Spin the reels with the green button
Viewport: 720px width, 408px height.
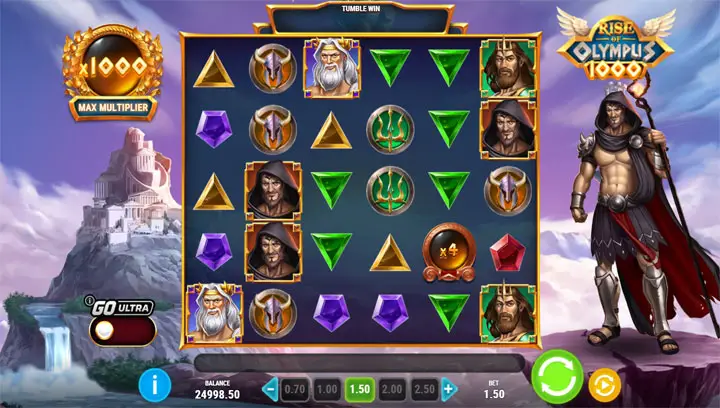pyautogui.click(x=558, y=379)
